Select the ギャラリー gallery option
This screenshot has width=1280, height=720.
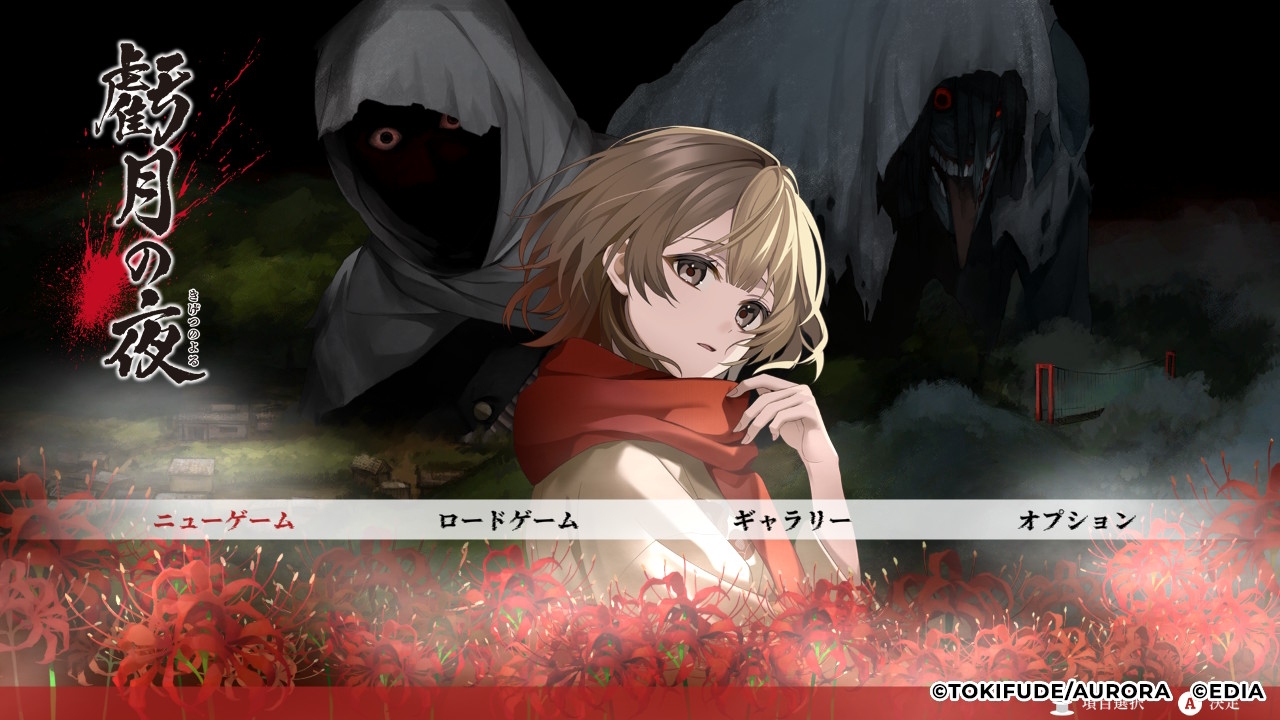[x=792, y=520]
